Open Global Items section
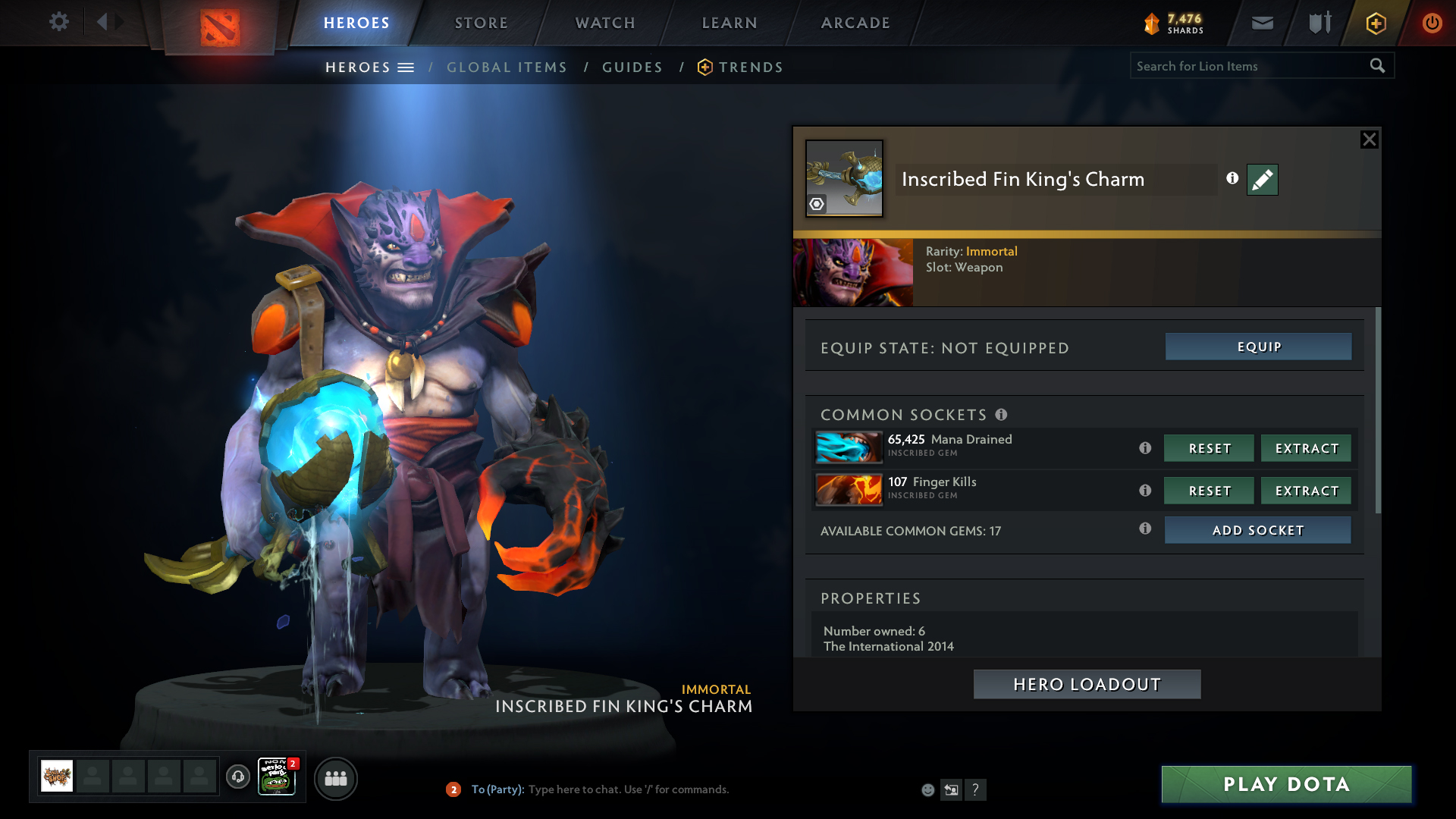Screen dimensions: 1456x819 pos(507,67)
